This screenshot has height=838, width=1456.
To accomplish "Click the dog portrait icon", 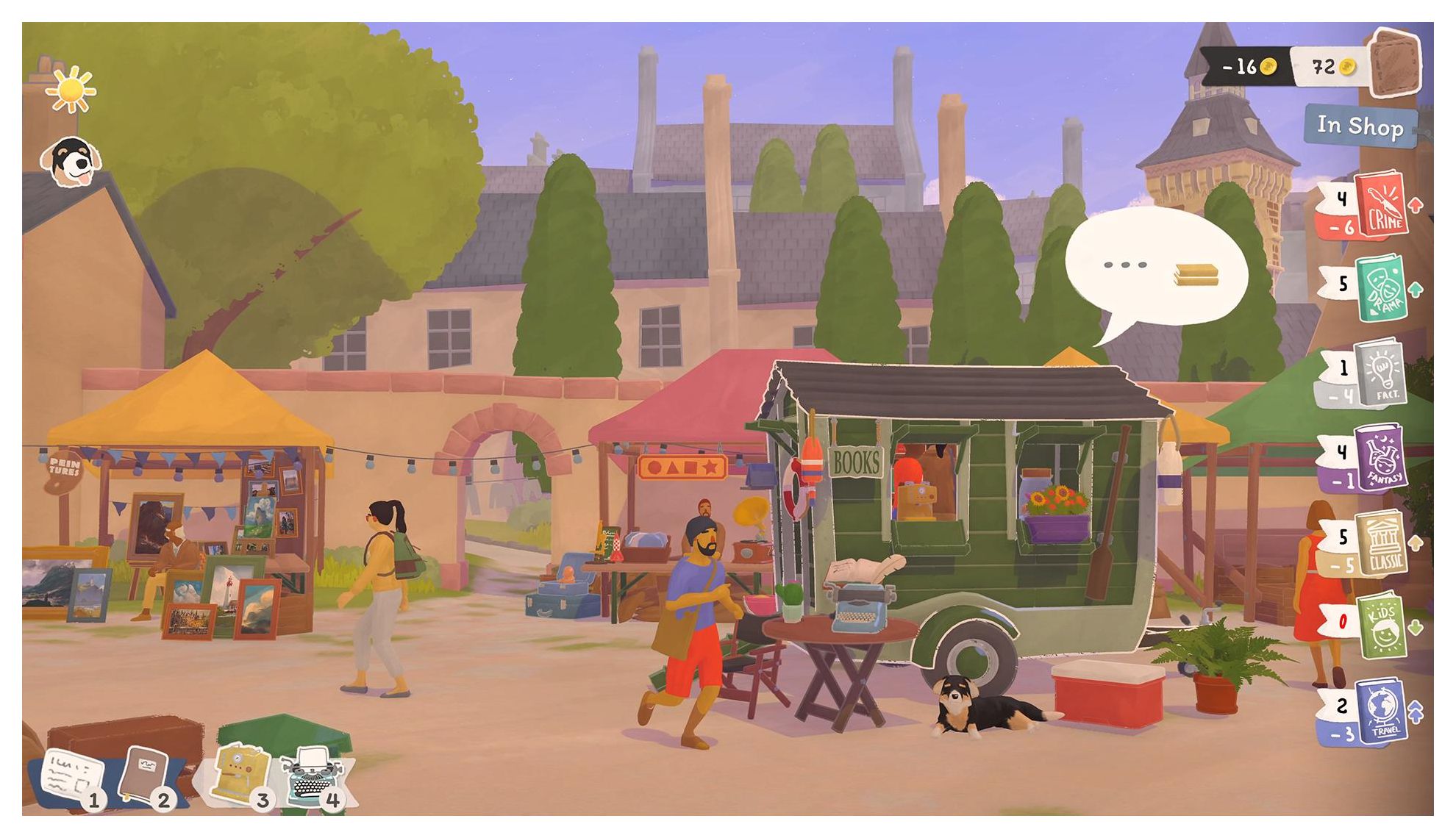I will [x=71, y=162].
